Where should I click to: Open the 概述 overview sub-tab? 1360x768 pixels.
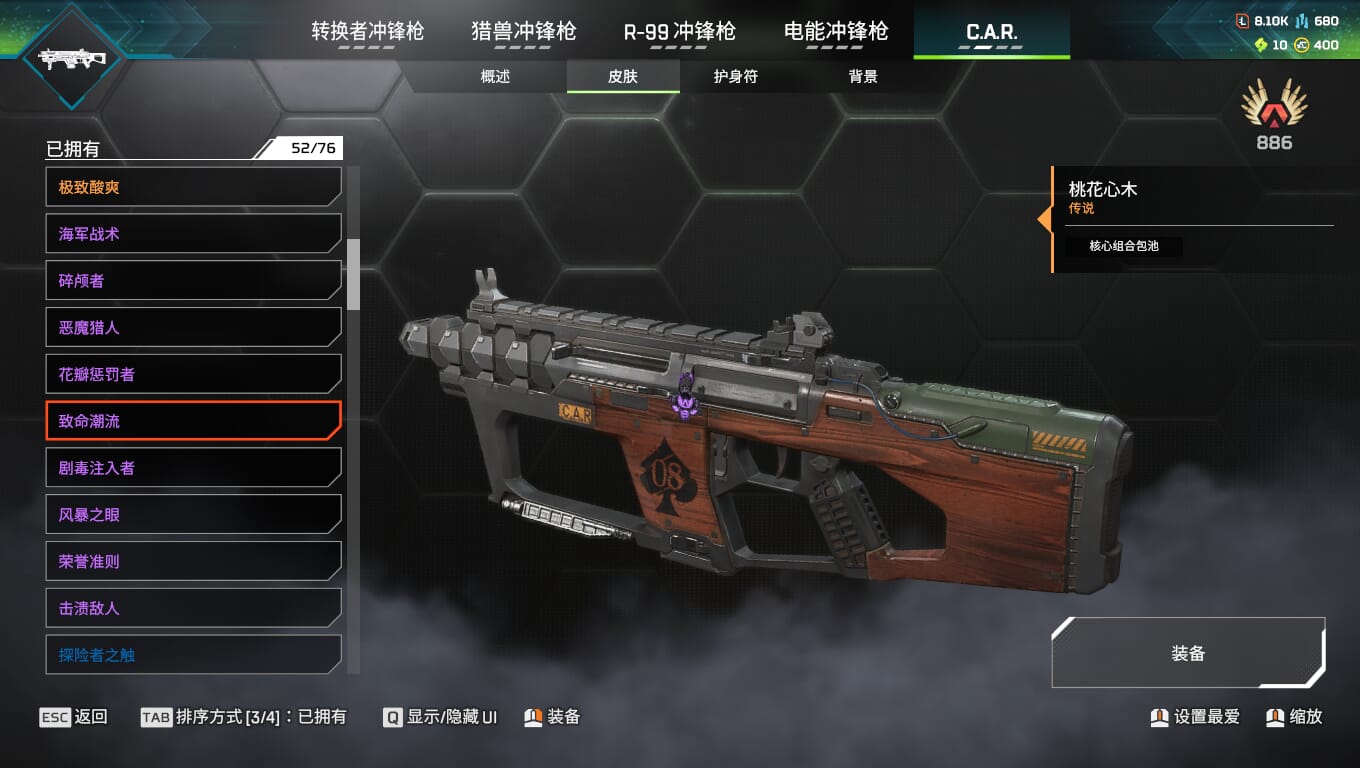click(x=495, y=77)
